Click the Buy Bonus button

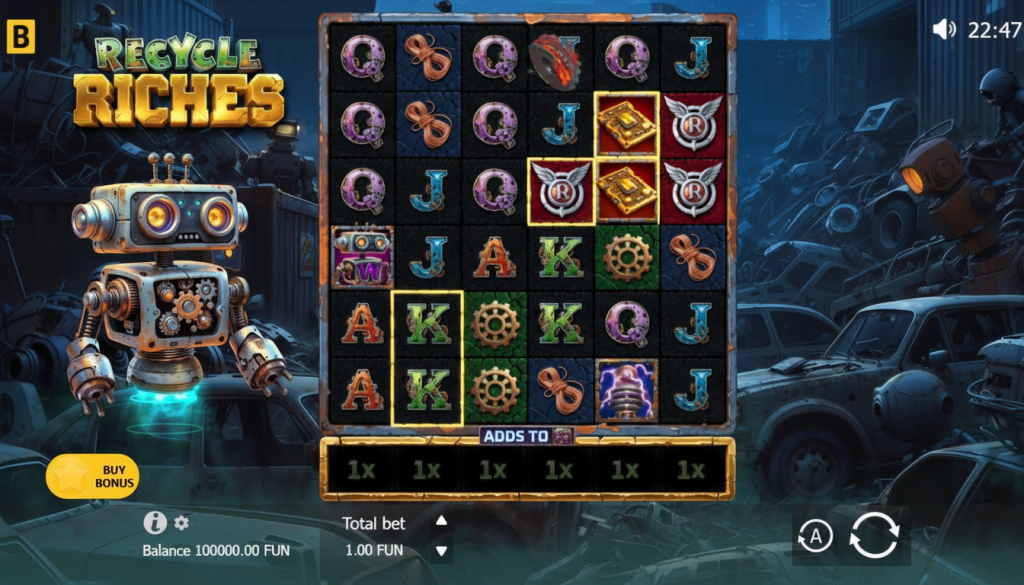pos(92,476)
